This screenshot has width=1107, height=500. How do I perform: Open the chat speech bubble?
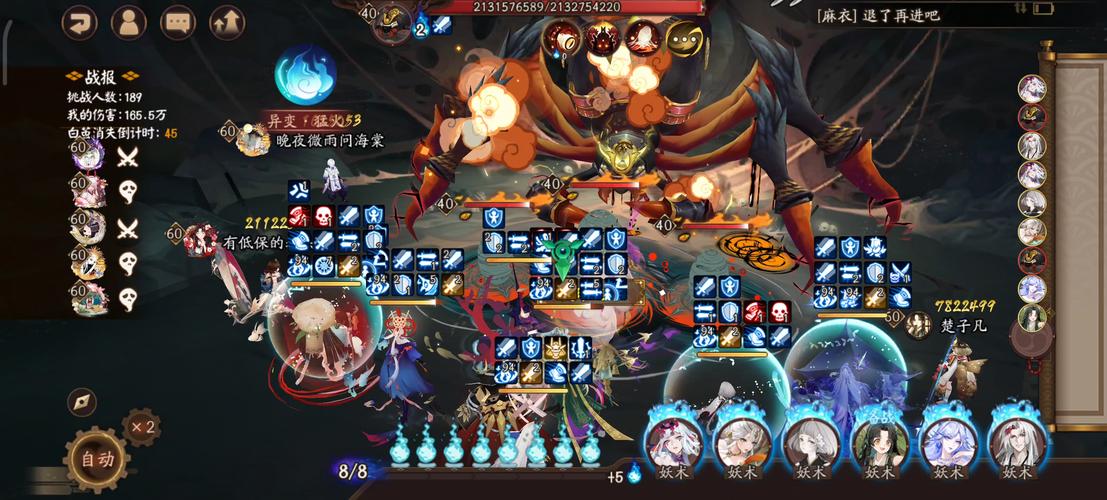178,22
